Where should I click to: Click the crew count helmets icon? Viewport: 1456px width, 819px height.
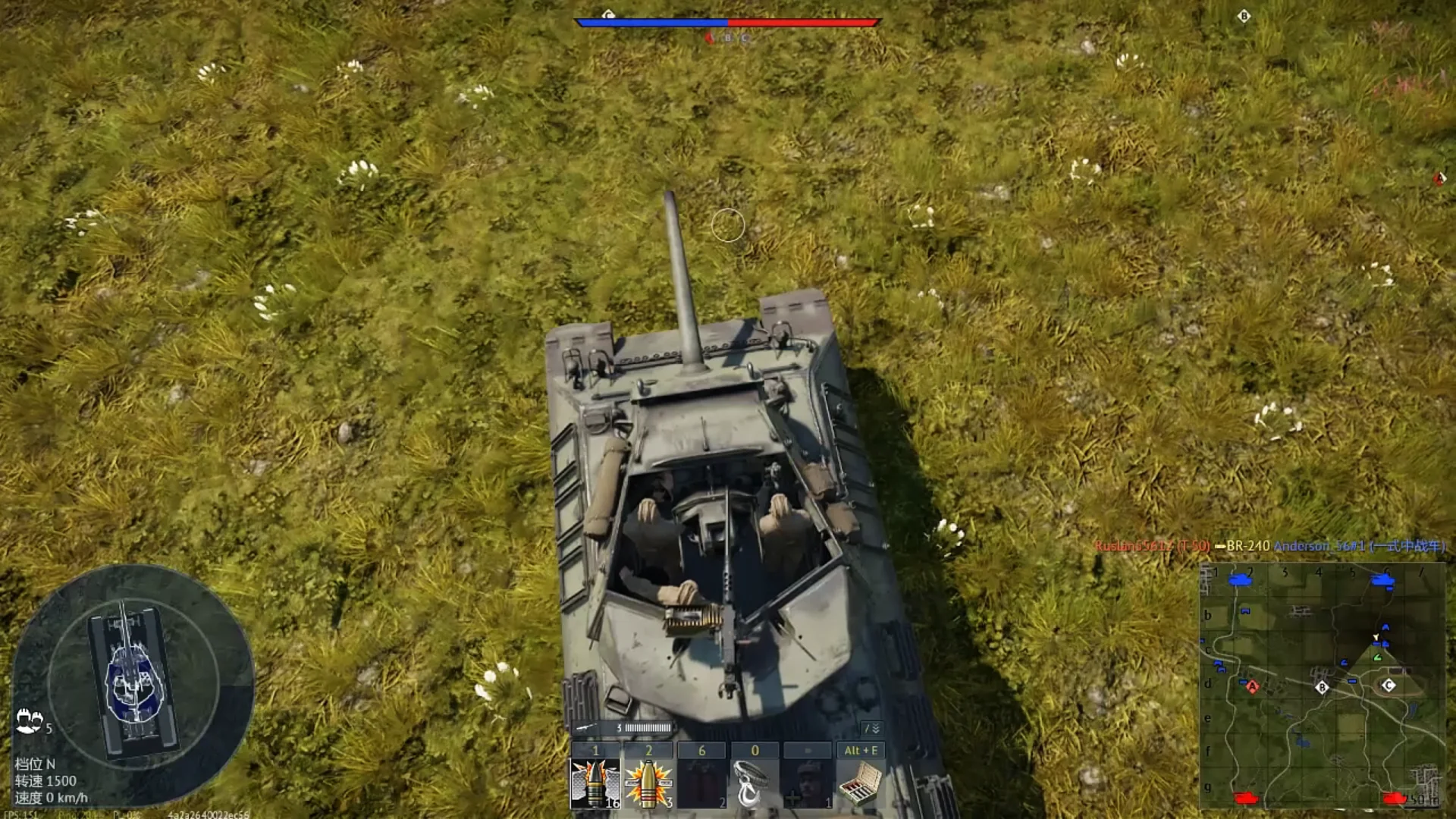tap(29, 720)
